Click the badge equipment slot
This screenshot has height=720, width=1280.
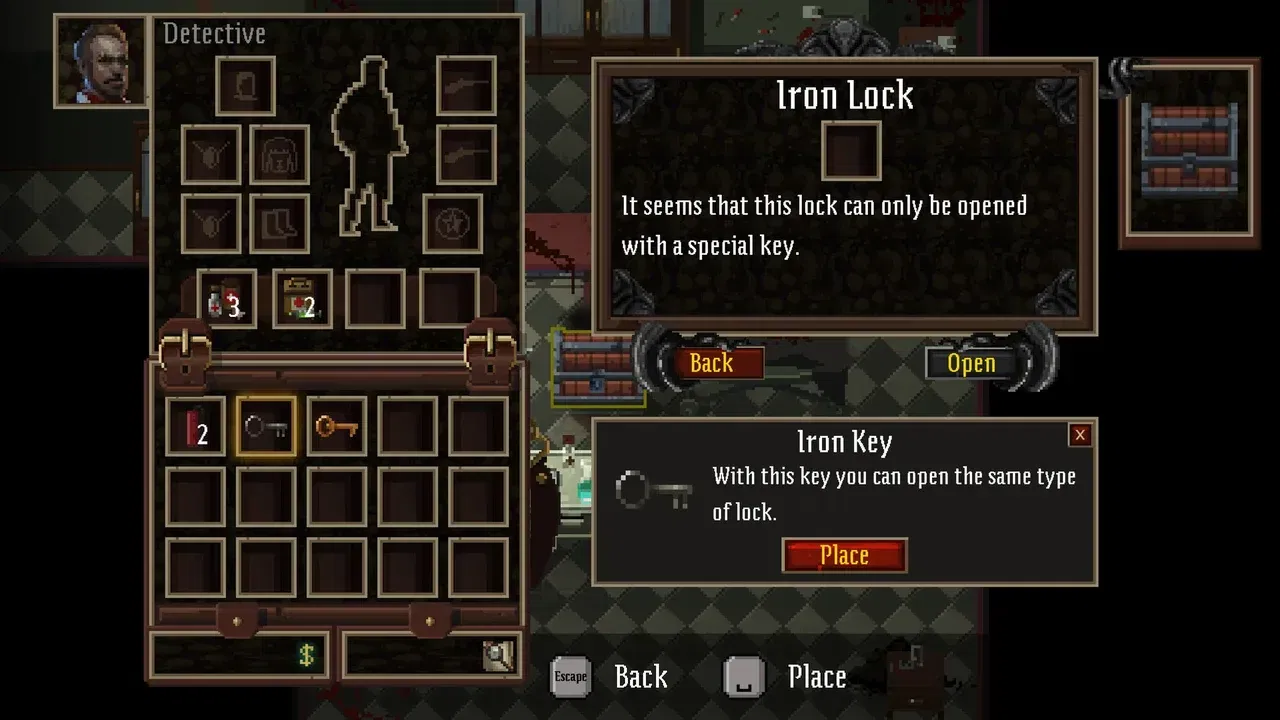coord(455,222)
